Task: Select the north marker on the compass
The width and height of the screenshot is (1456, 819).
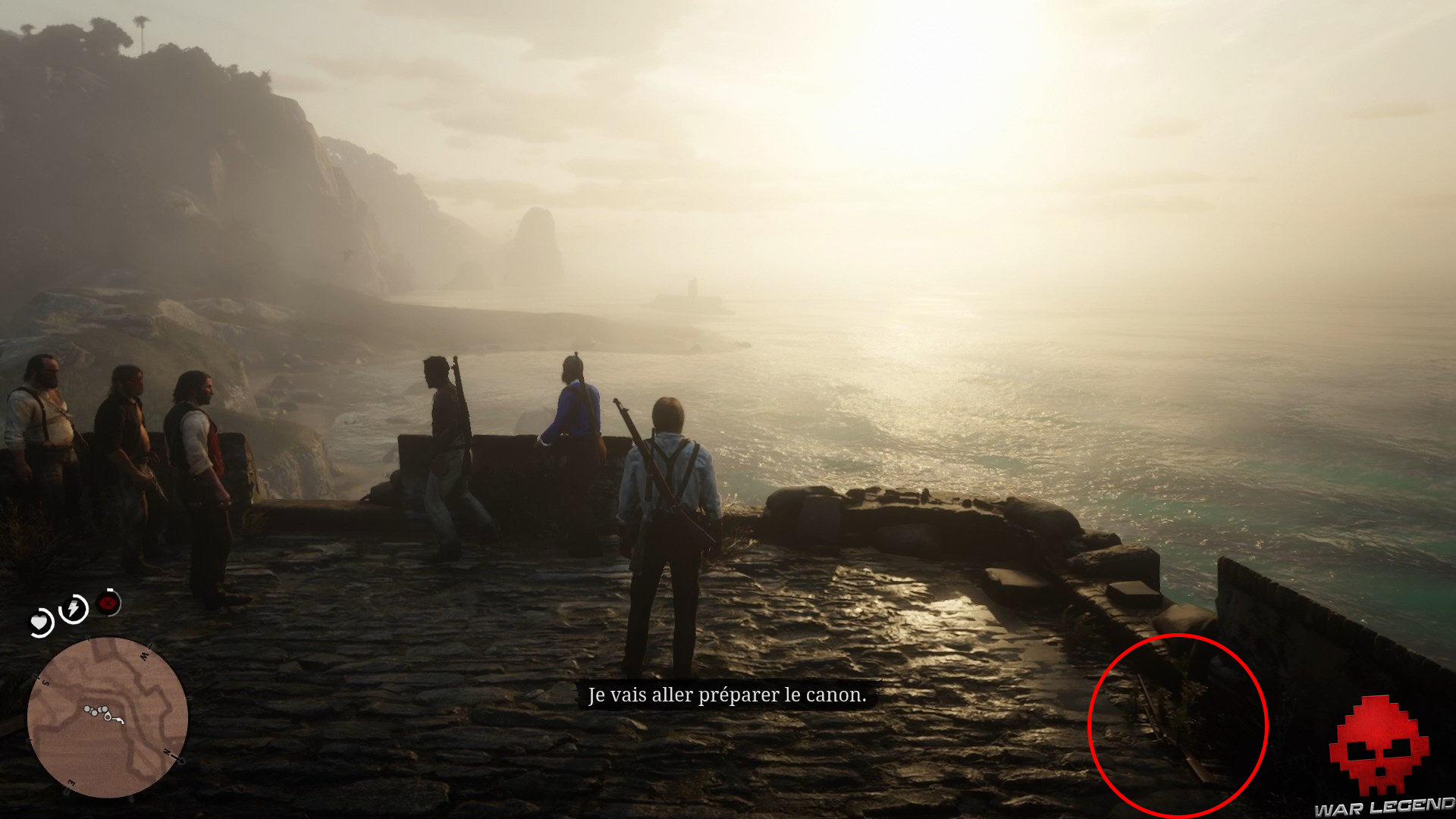Action: point(167,752)
